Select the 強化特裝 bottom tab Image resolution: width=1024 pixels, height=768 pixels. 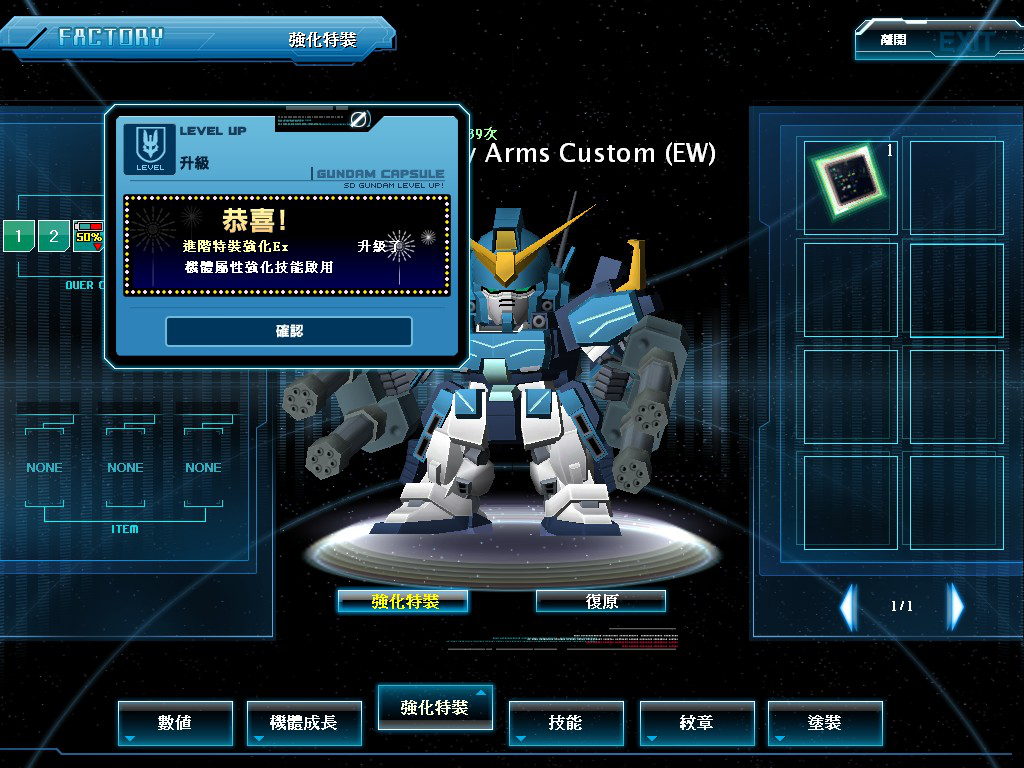pyautogui.click(x=435, y=707)
